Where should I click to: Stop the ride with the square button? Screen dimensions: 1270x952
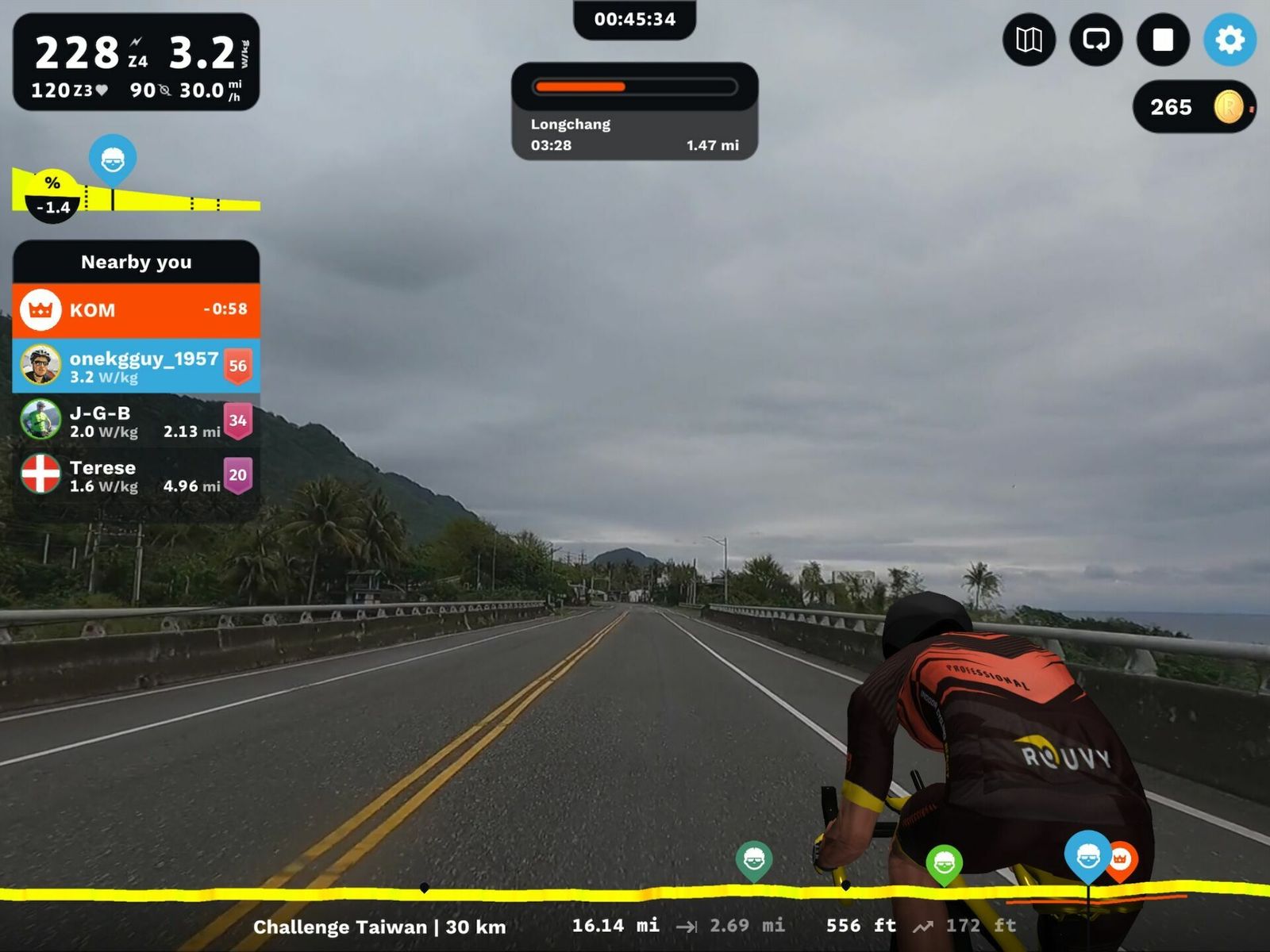(1163, 40)
